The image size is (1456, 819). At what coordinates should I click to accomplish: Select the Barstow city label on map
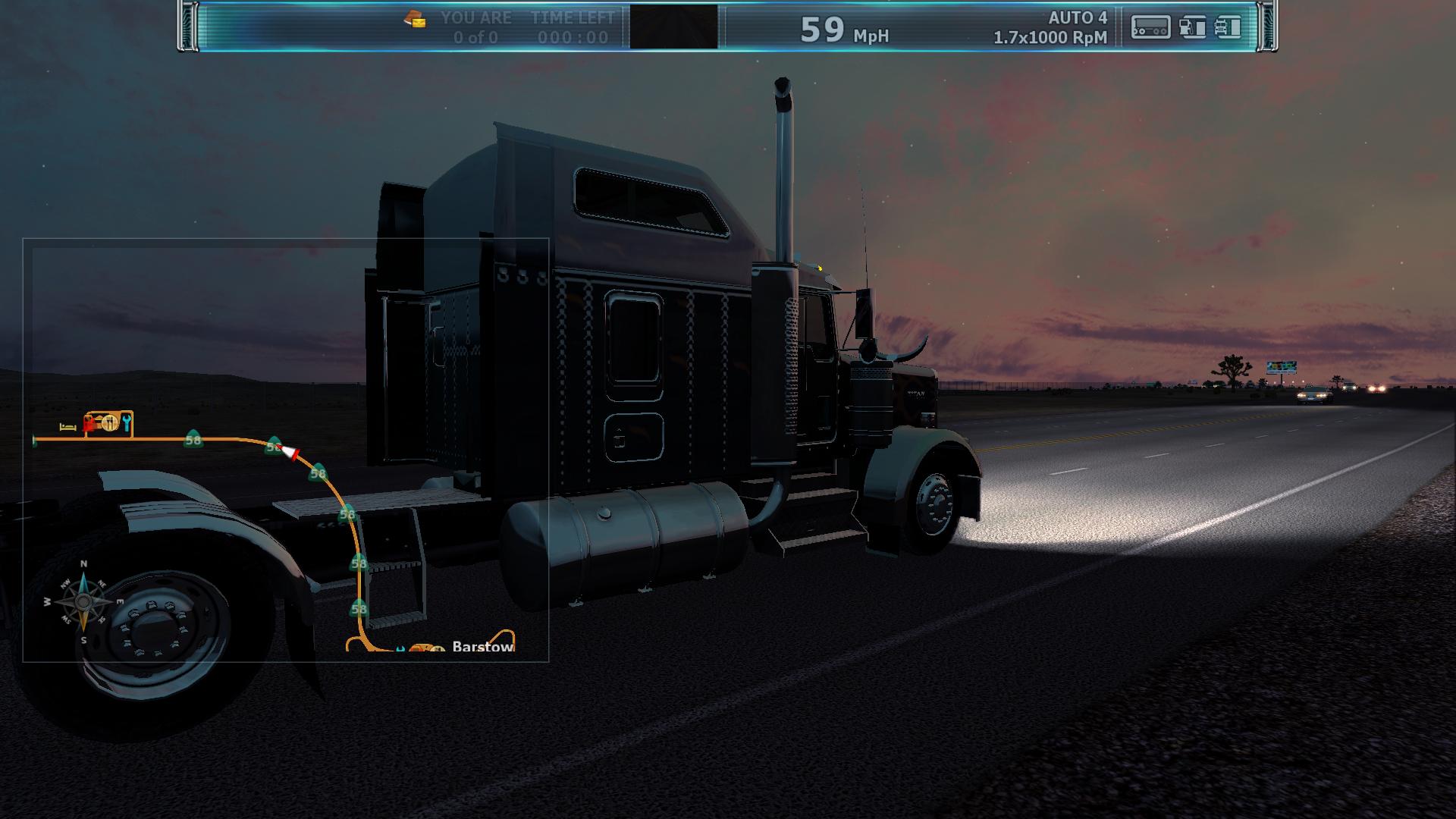coord(482,646)
